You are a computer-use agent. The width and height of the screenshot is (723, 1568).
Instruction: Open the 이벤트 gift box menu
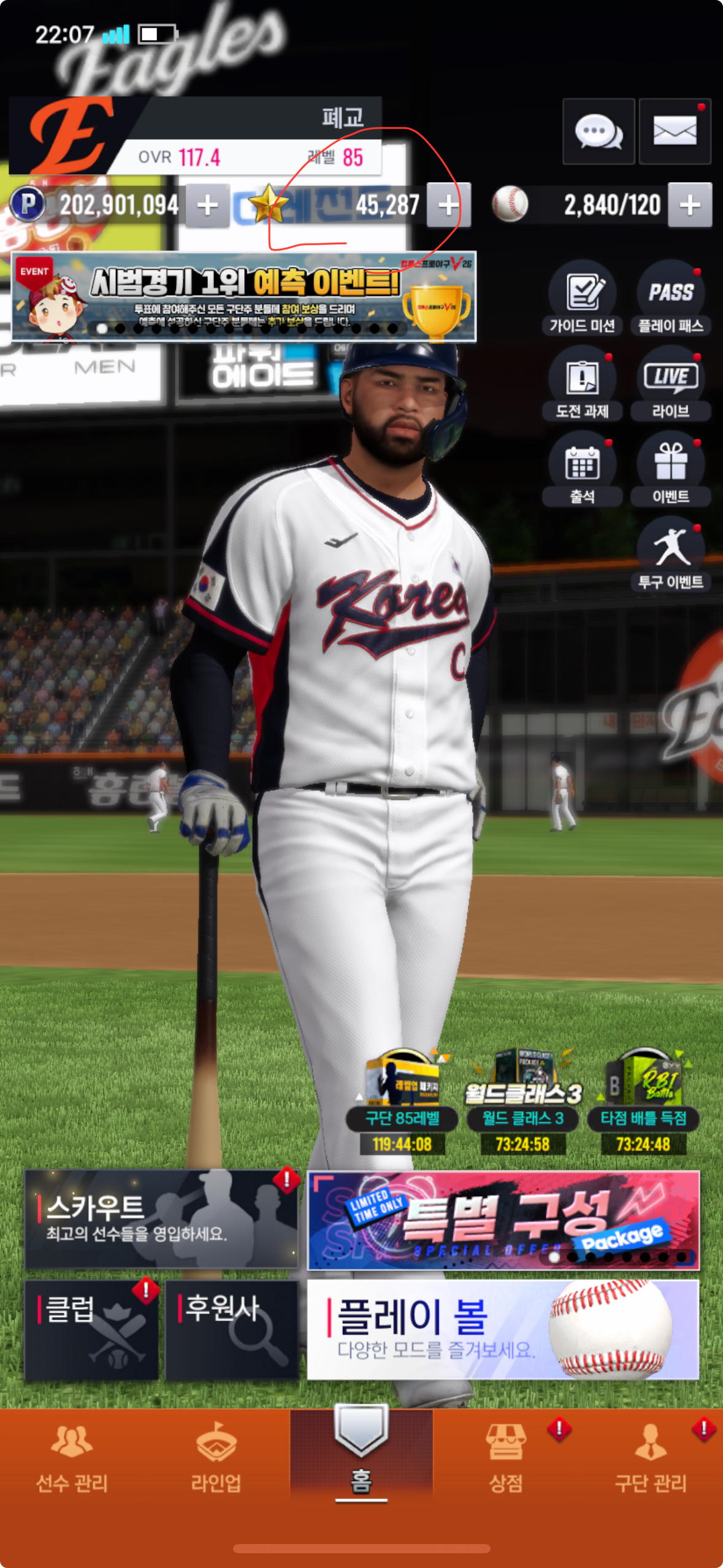(x=671, y=469)
